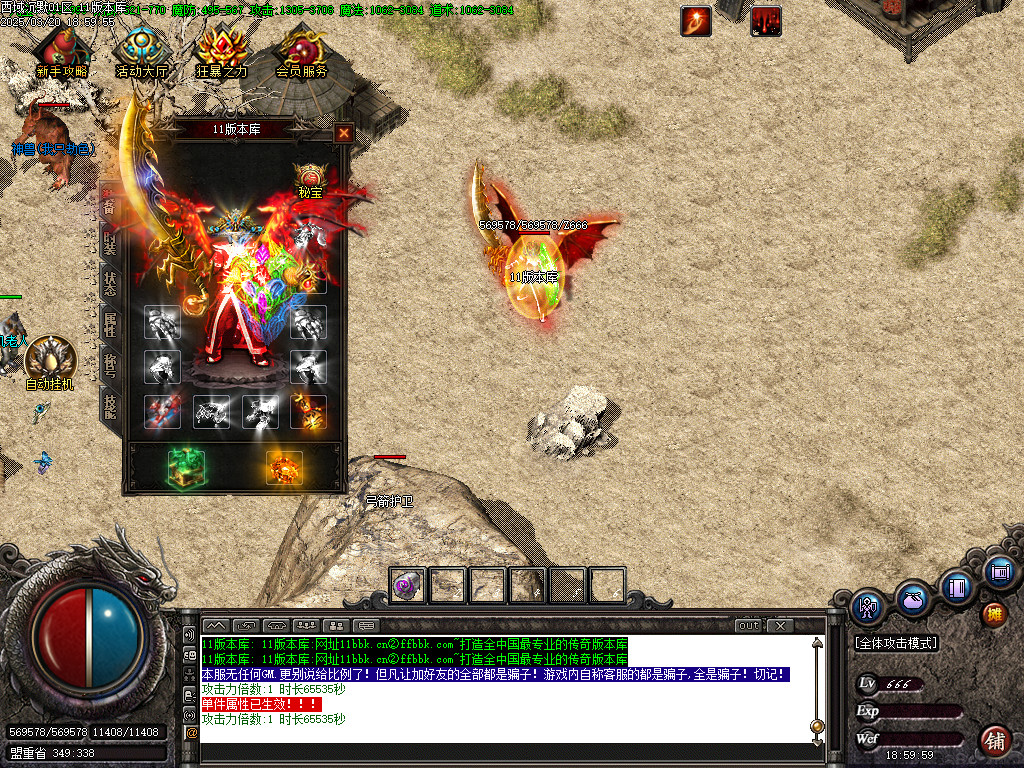Open the orange 摊 stall button
The image size is (1024, 768).
(994, 613)
